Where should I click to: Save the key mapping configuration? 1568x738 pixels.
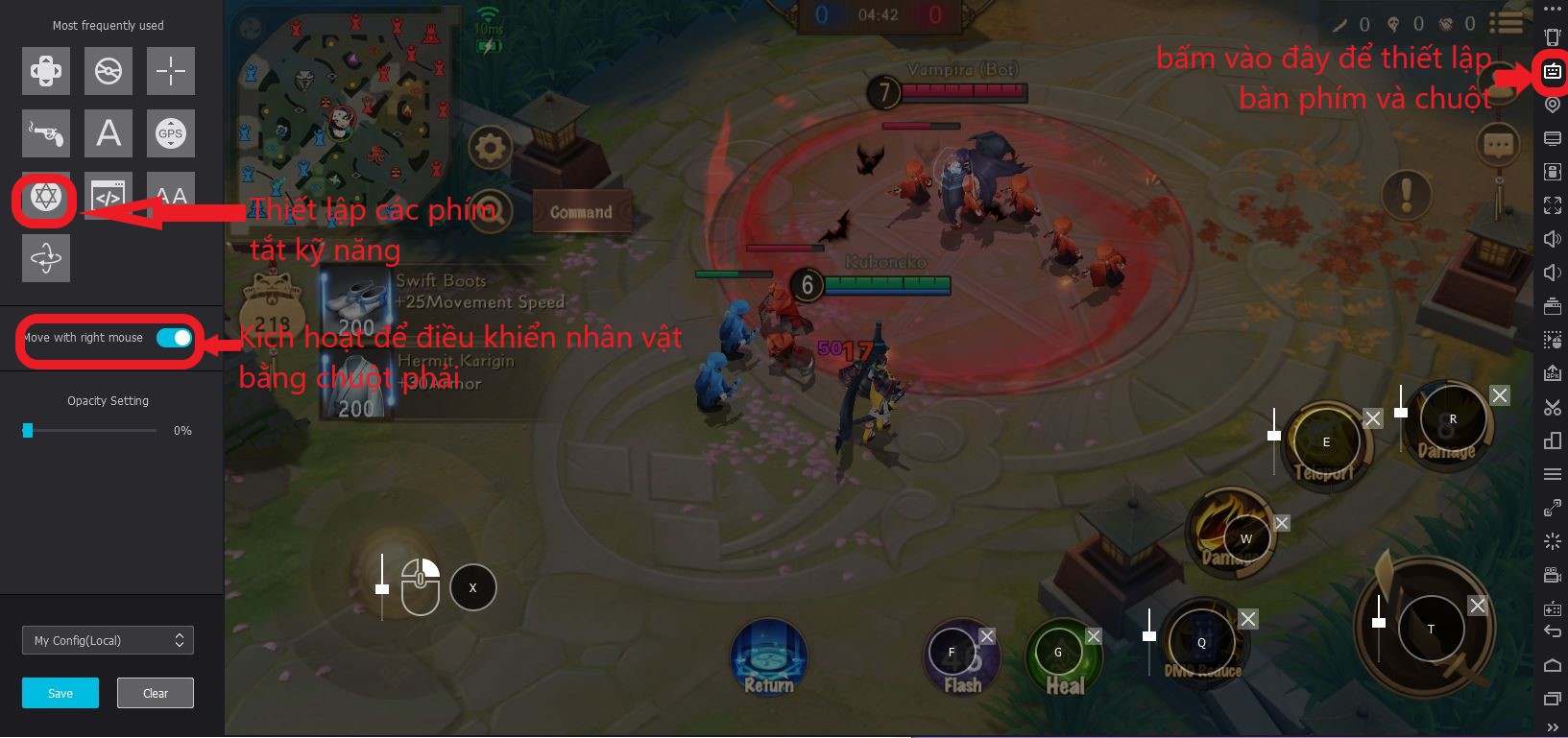coord(60,693)
